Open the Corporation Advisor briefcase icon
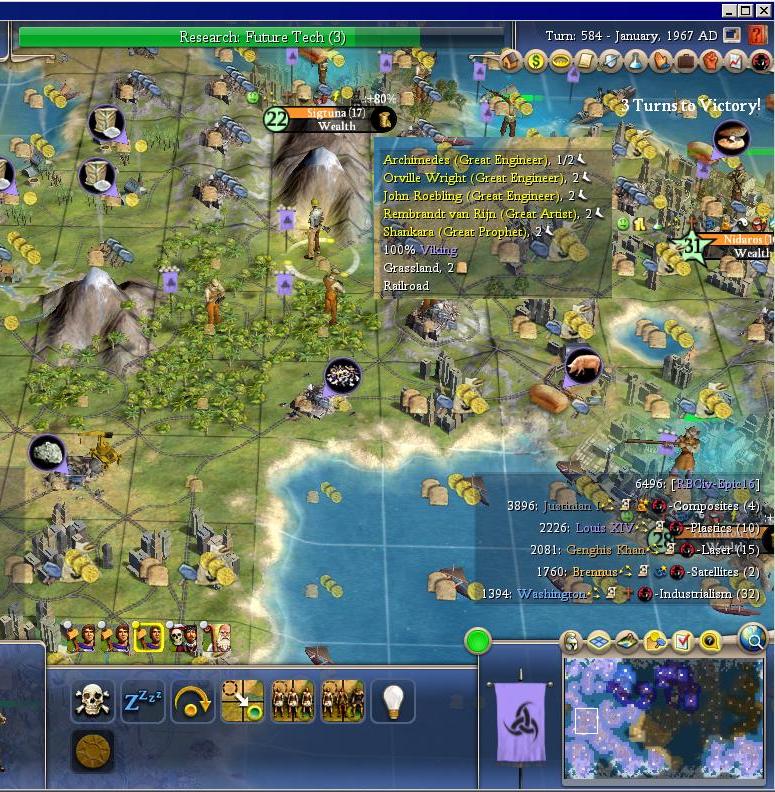The image size is (775, 792). click(685, 61)
